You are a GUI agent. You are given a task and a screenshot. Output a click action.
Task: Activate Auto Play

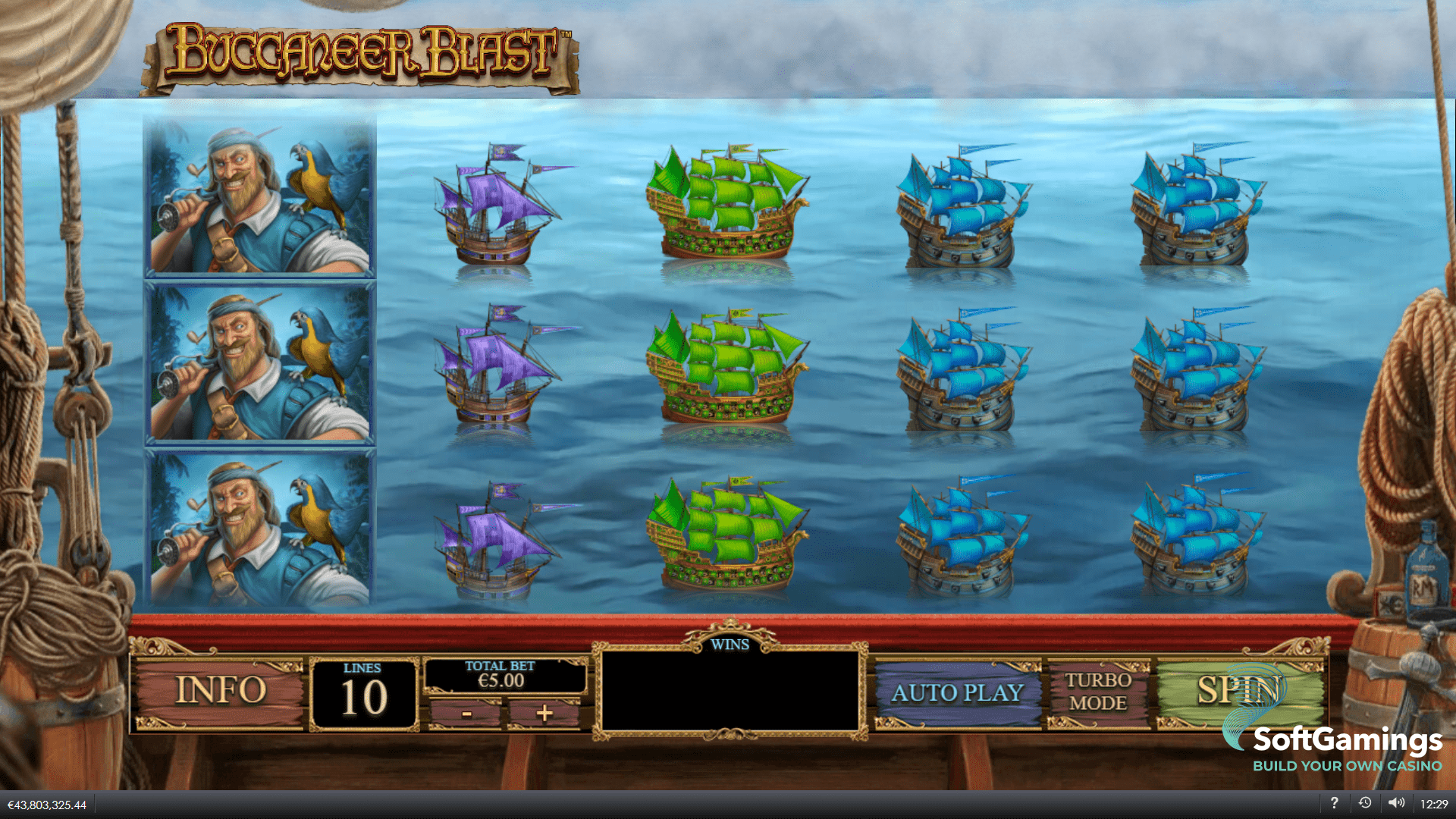[x=957, y=692]
